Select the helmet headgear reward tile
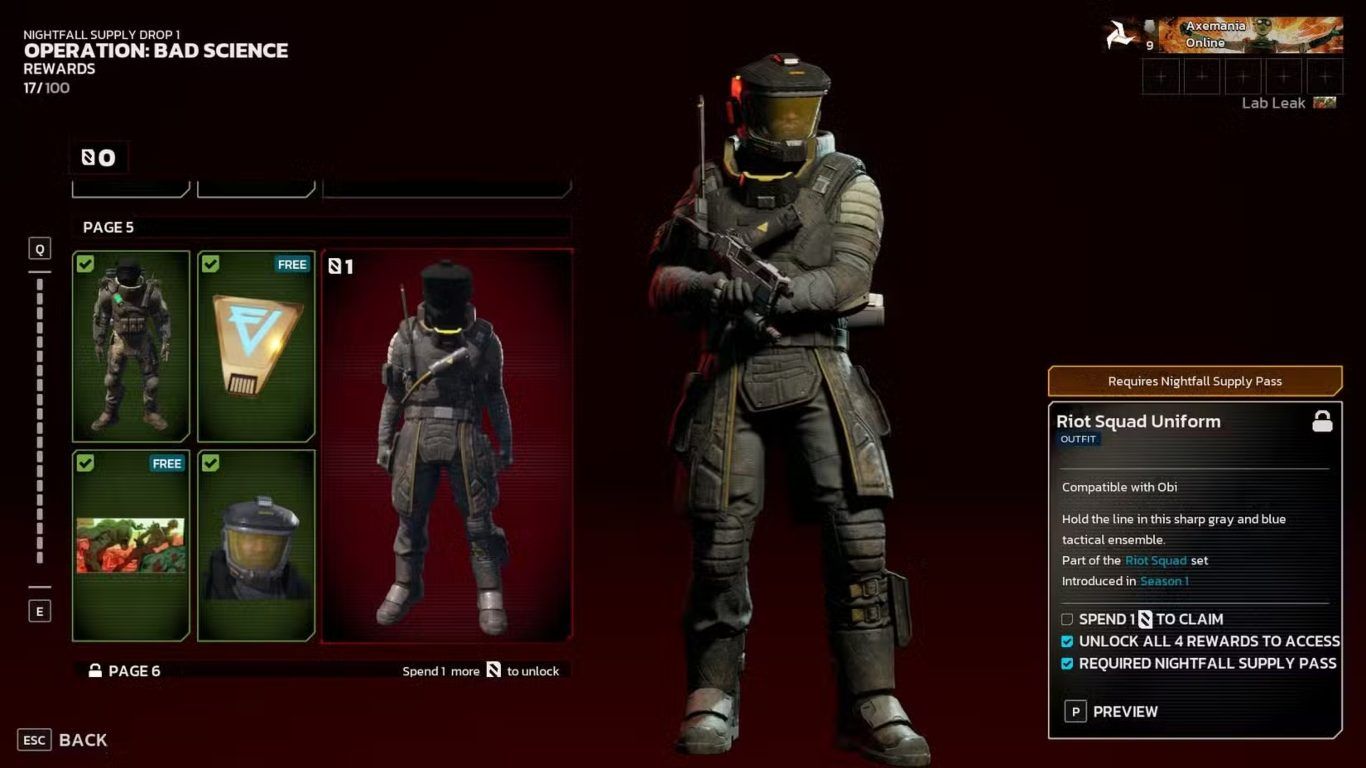Image resolution: width=1366 pixels, height=768 pixels. (257, 545)
